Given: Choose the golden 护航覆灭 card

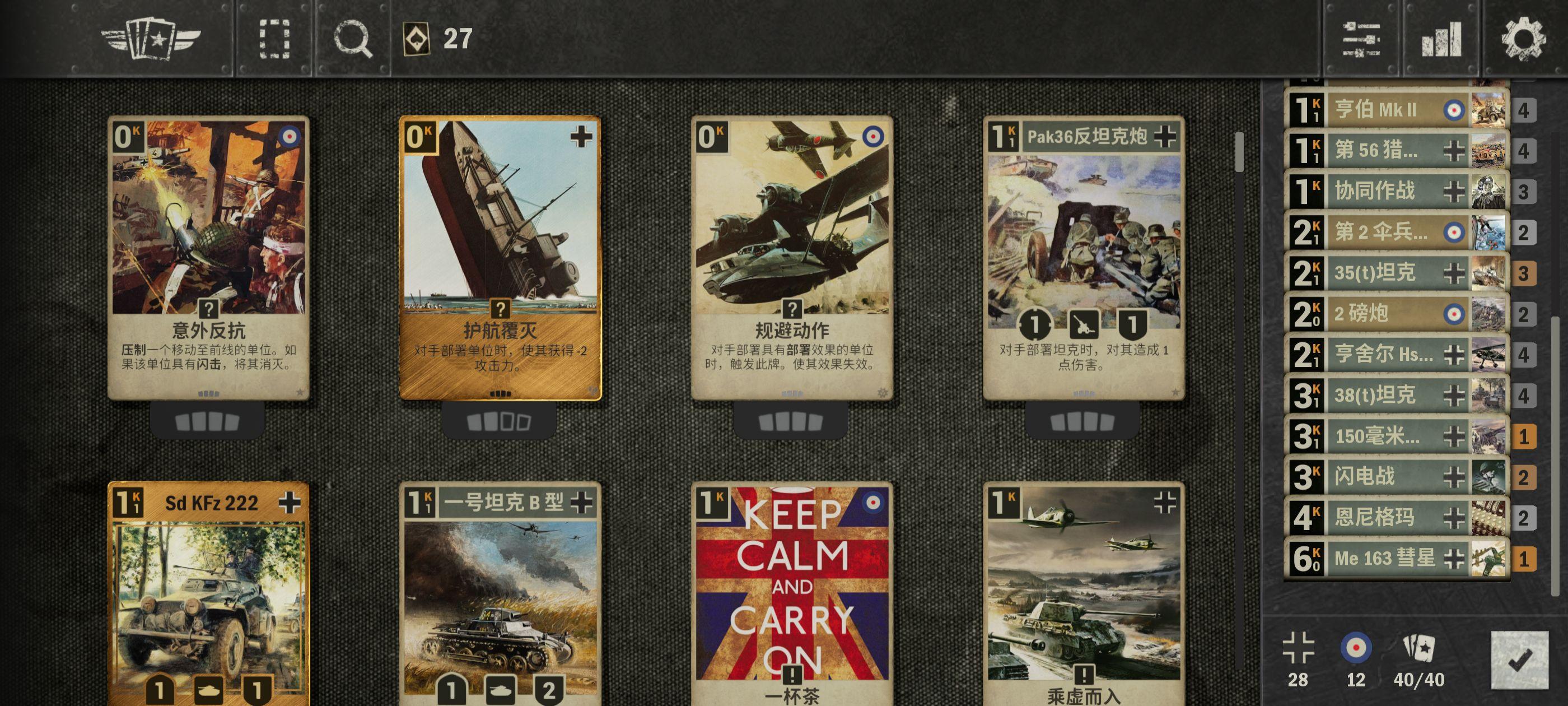Looking at the screenshot, I should (x=500, y=257).
